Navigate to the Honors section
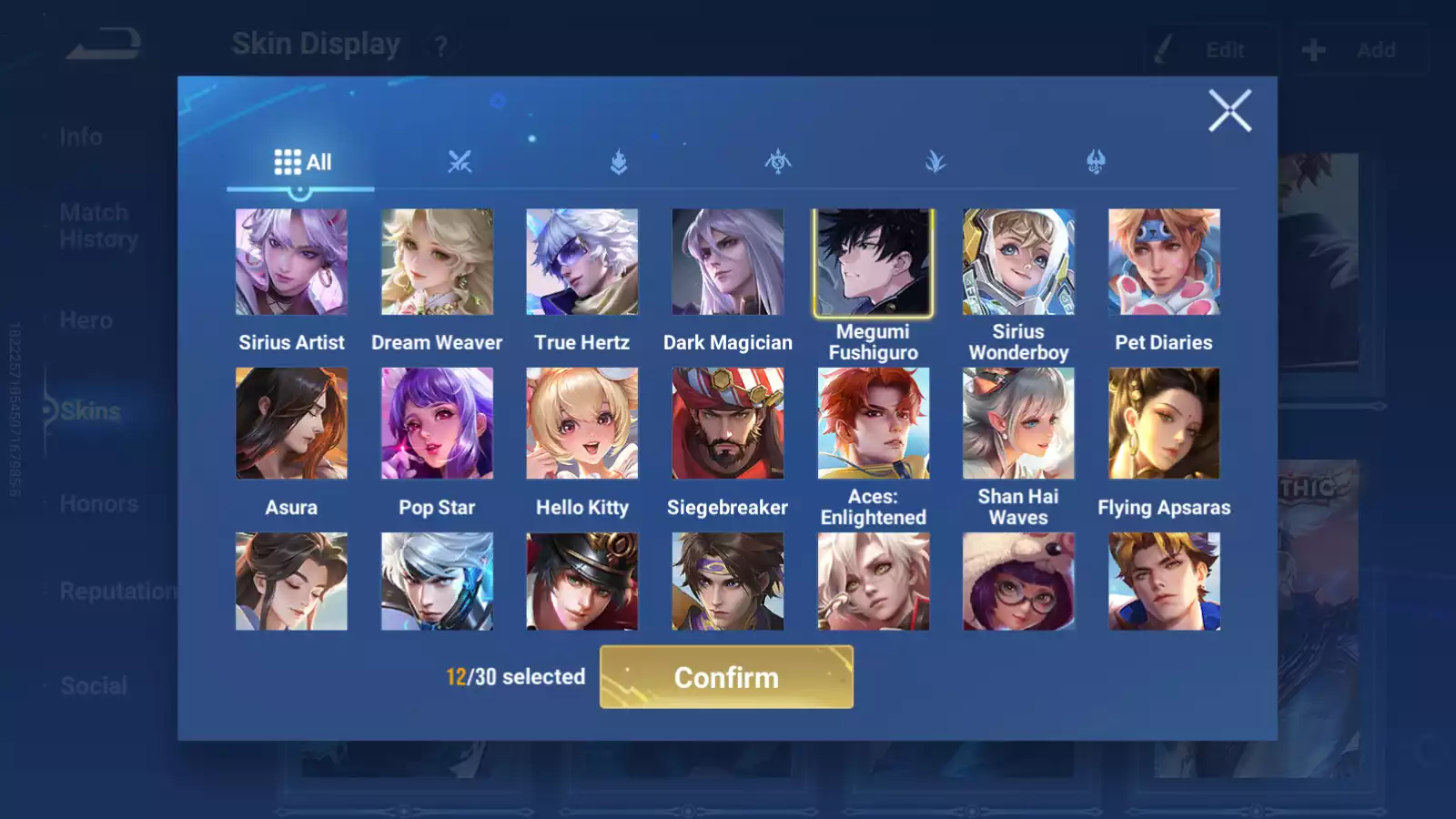The height and width of the screenshot is (819, 1456). coord(98,503)
